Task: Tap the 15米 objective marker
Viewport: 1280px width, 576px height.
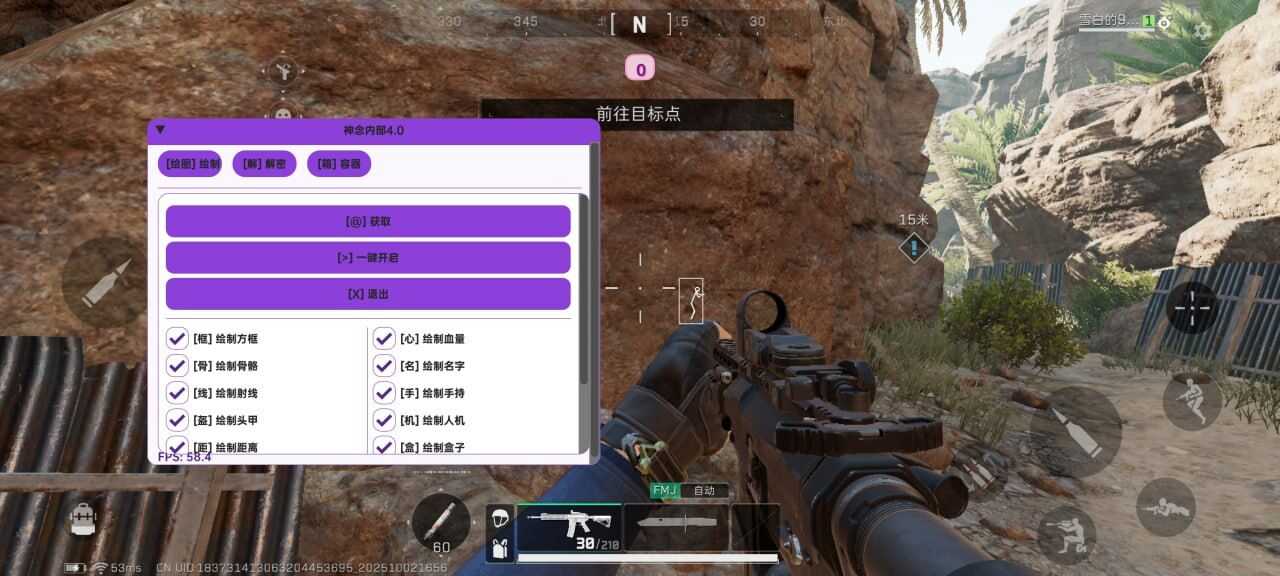Action: click(x=914, y=247)
